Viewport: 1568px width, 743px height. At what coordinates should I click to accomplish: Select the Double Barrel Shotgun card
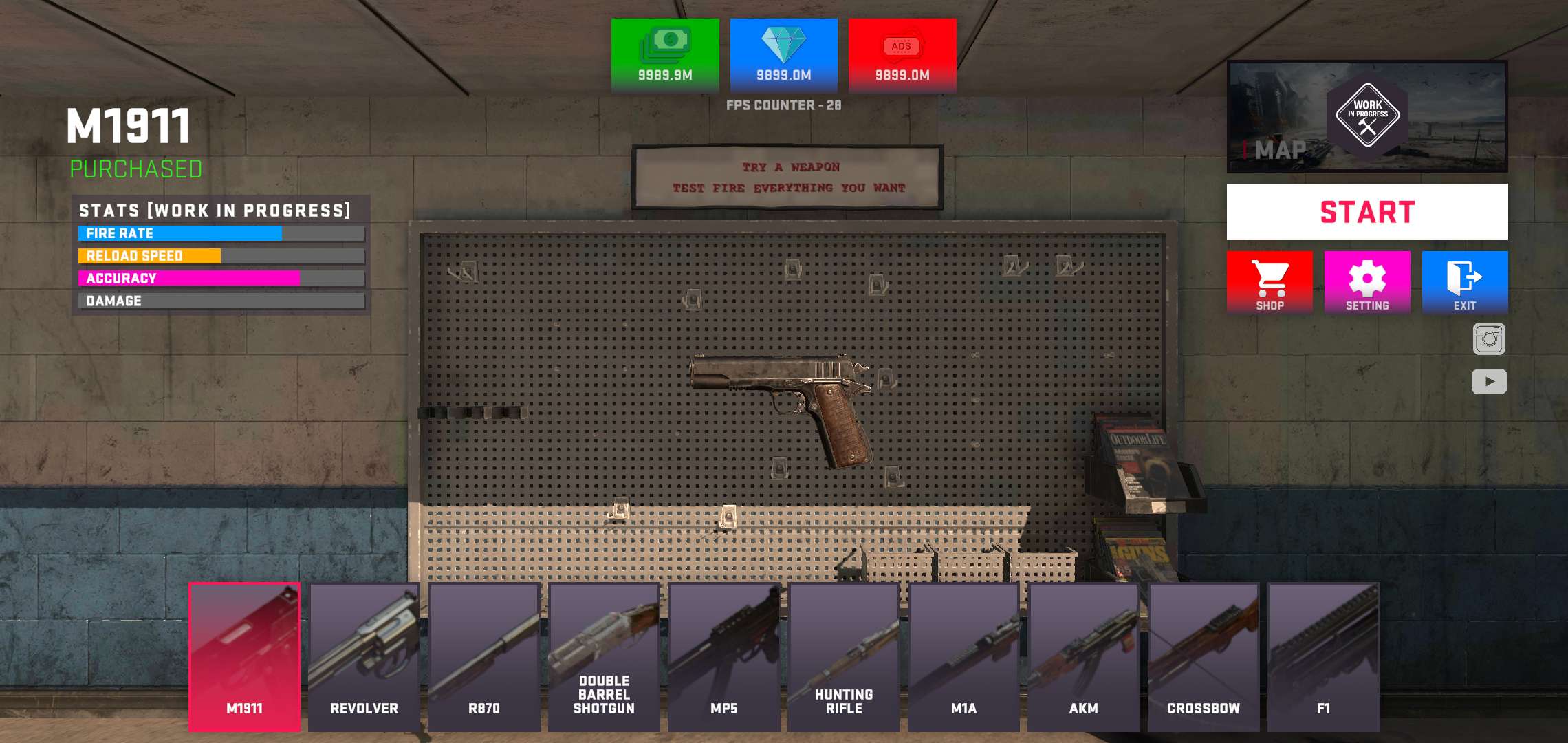(604, 657)
